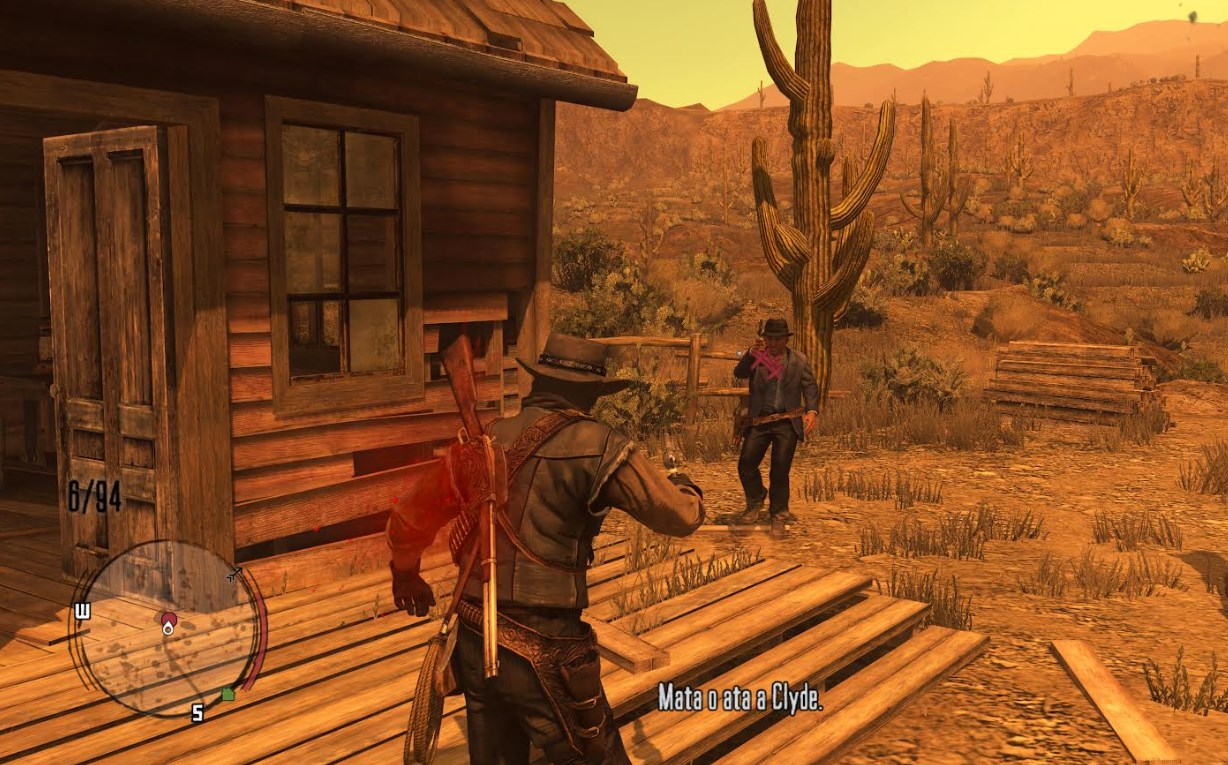
Task: Click the circular minimap radar
Action: point(168,628)
